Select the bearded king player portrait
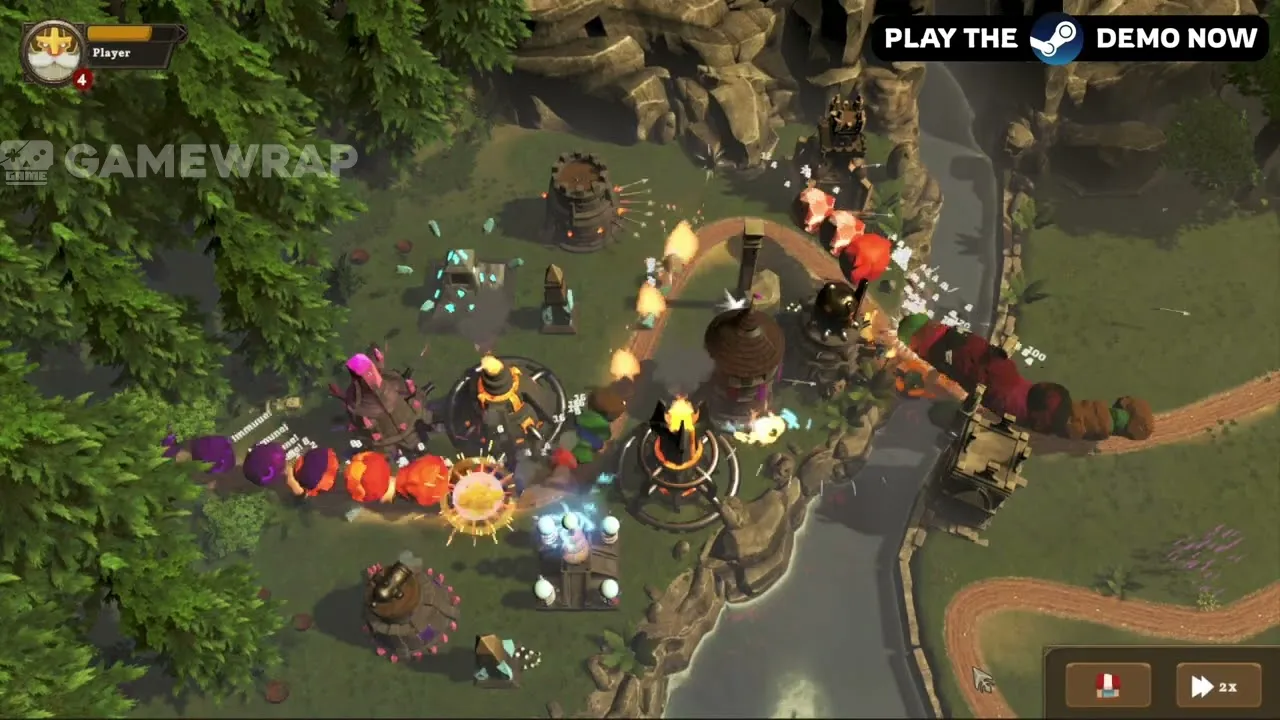 click(51, 52)
